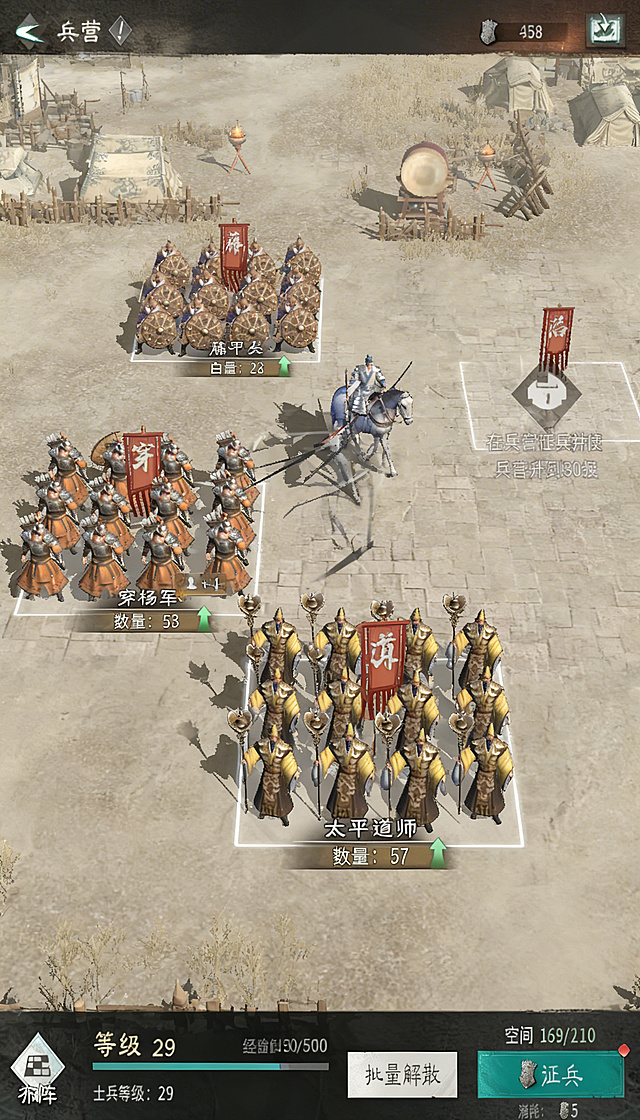
Task: Go back from the 兵营 screen
Action: coord(30,32)
